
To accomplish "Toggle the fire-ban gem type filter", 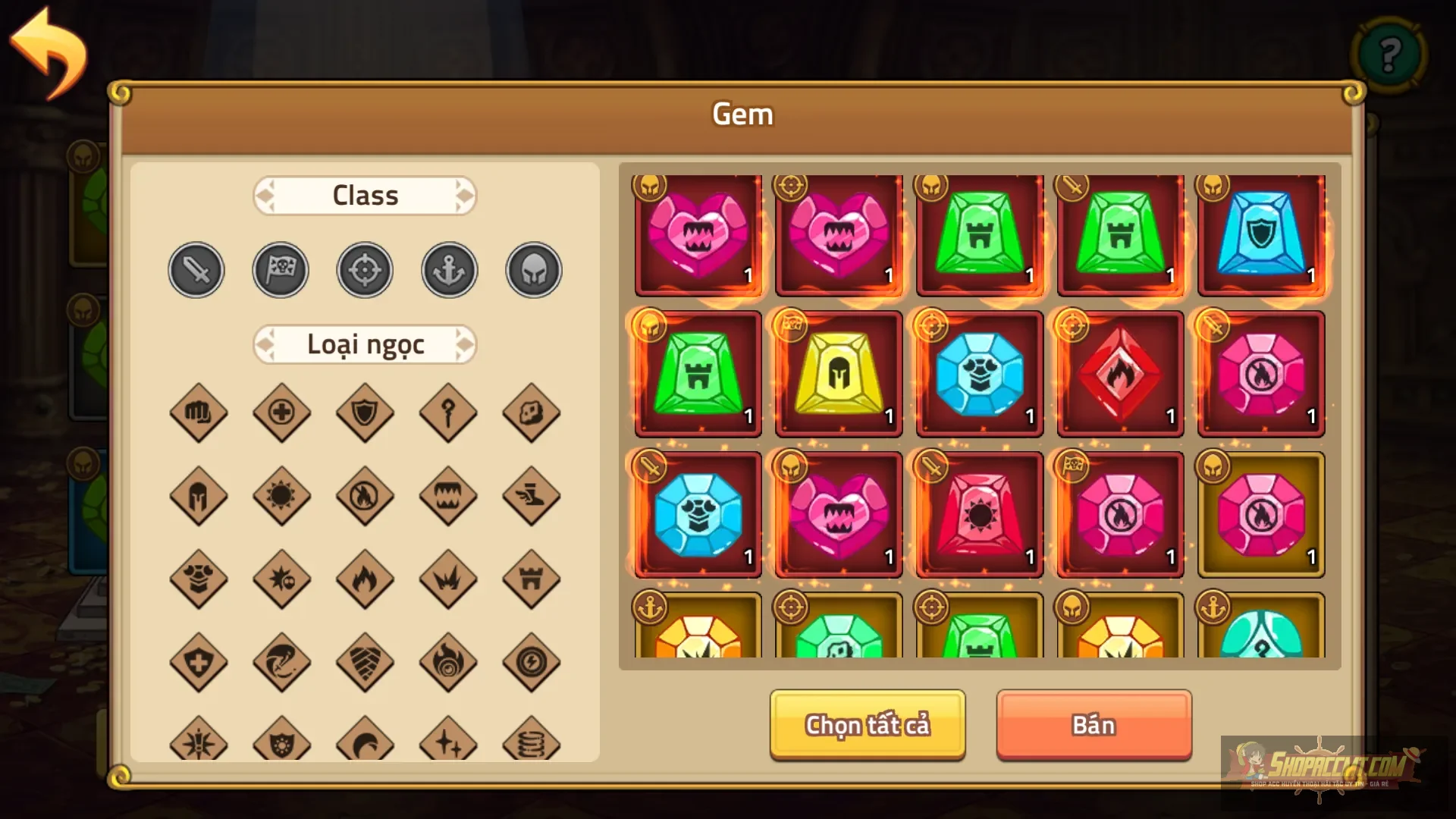I will pos(365,497).
